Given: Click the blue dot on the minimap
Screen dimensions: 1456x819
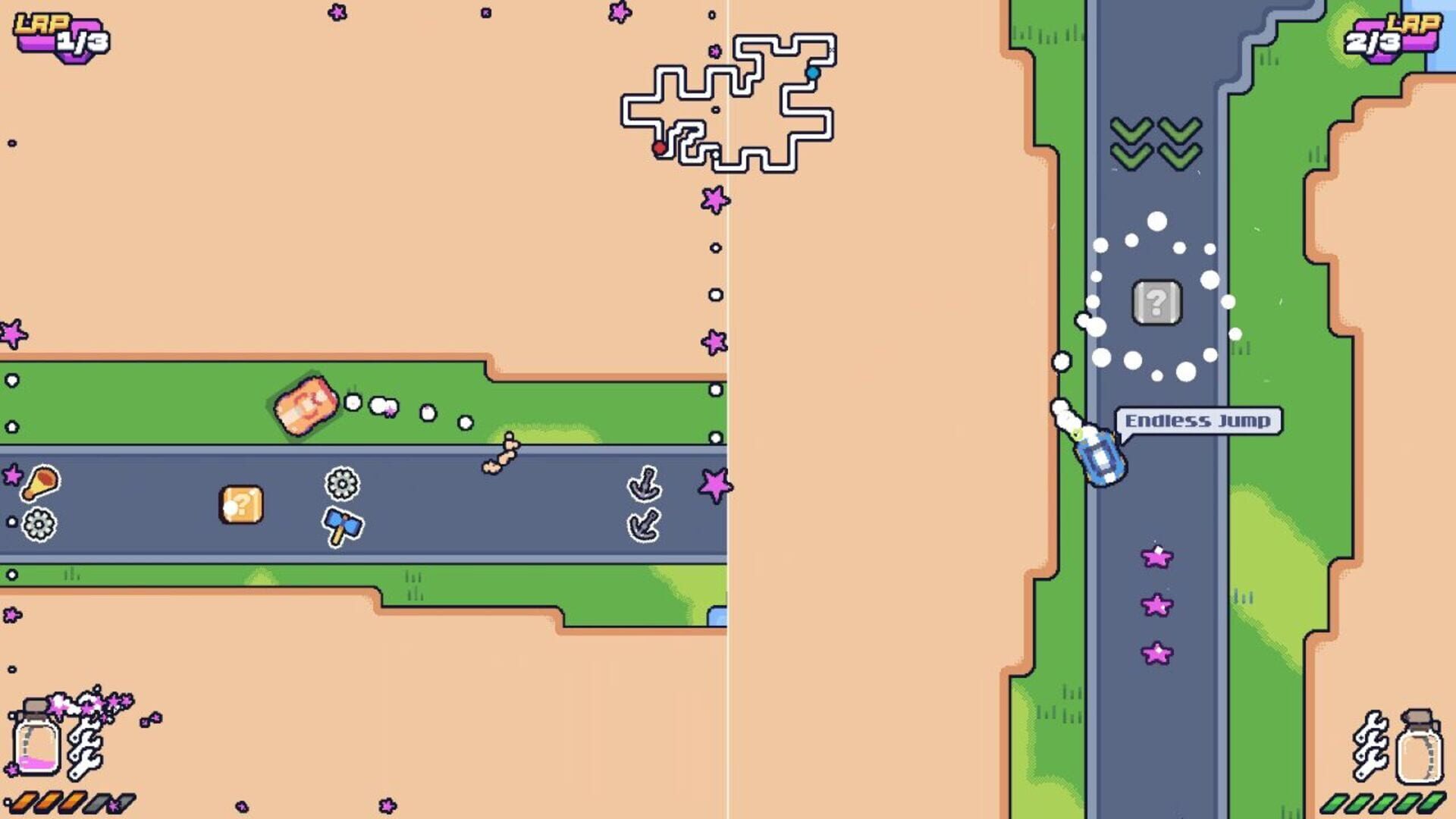Looking at the screenshot, I should [x=814, y=73].
